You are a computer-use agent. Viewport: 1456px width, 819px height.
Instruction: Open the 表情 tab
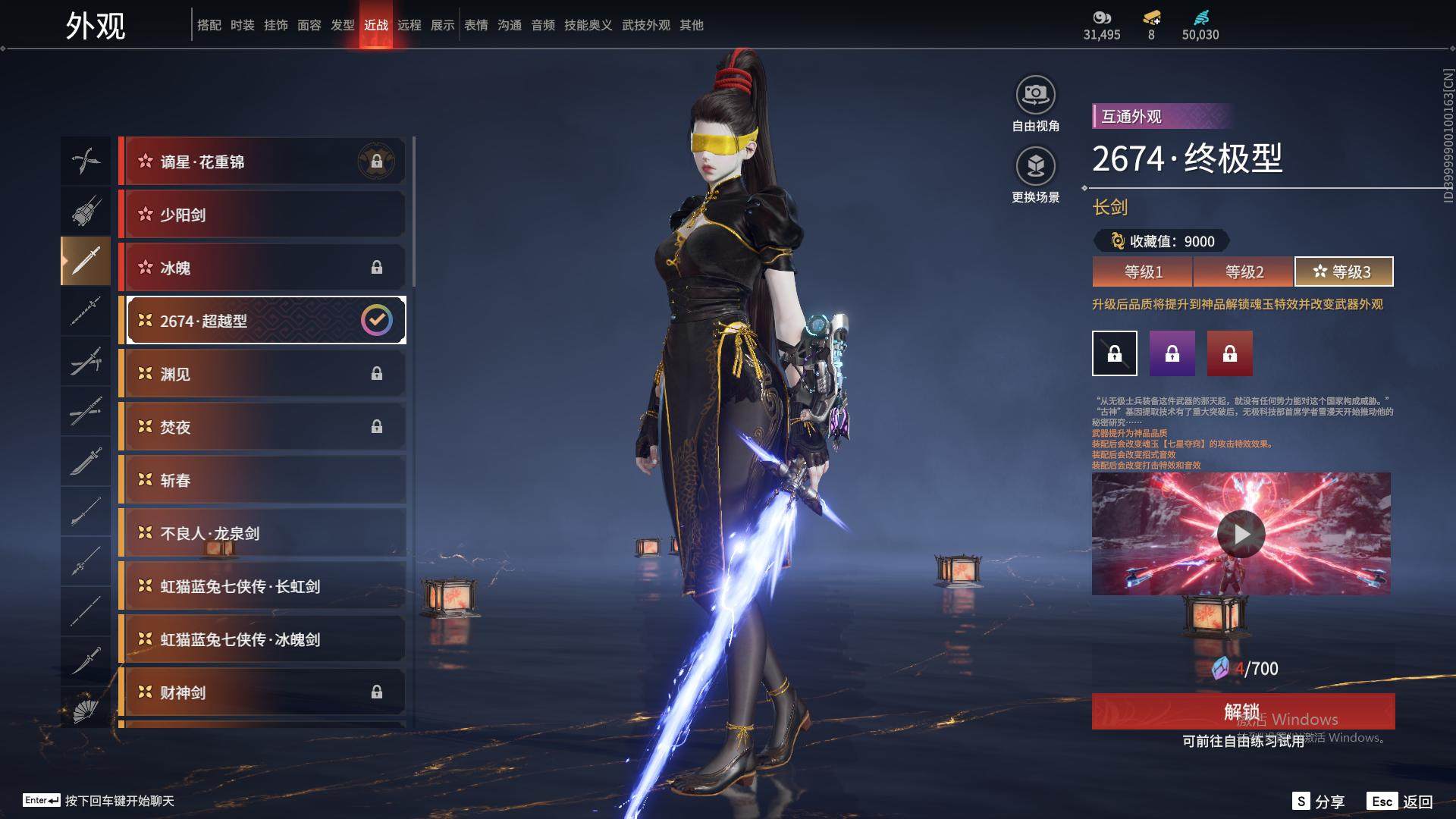pyautogui.click(x=475, y=25)
